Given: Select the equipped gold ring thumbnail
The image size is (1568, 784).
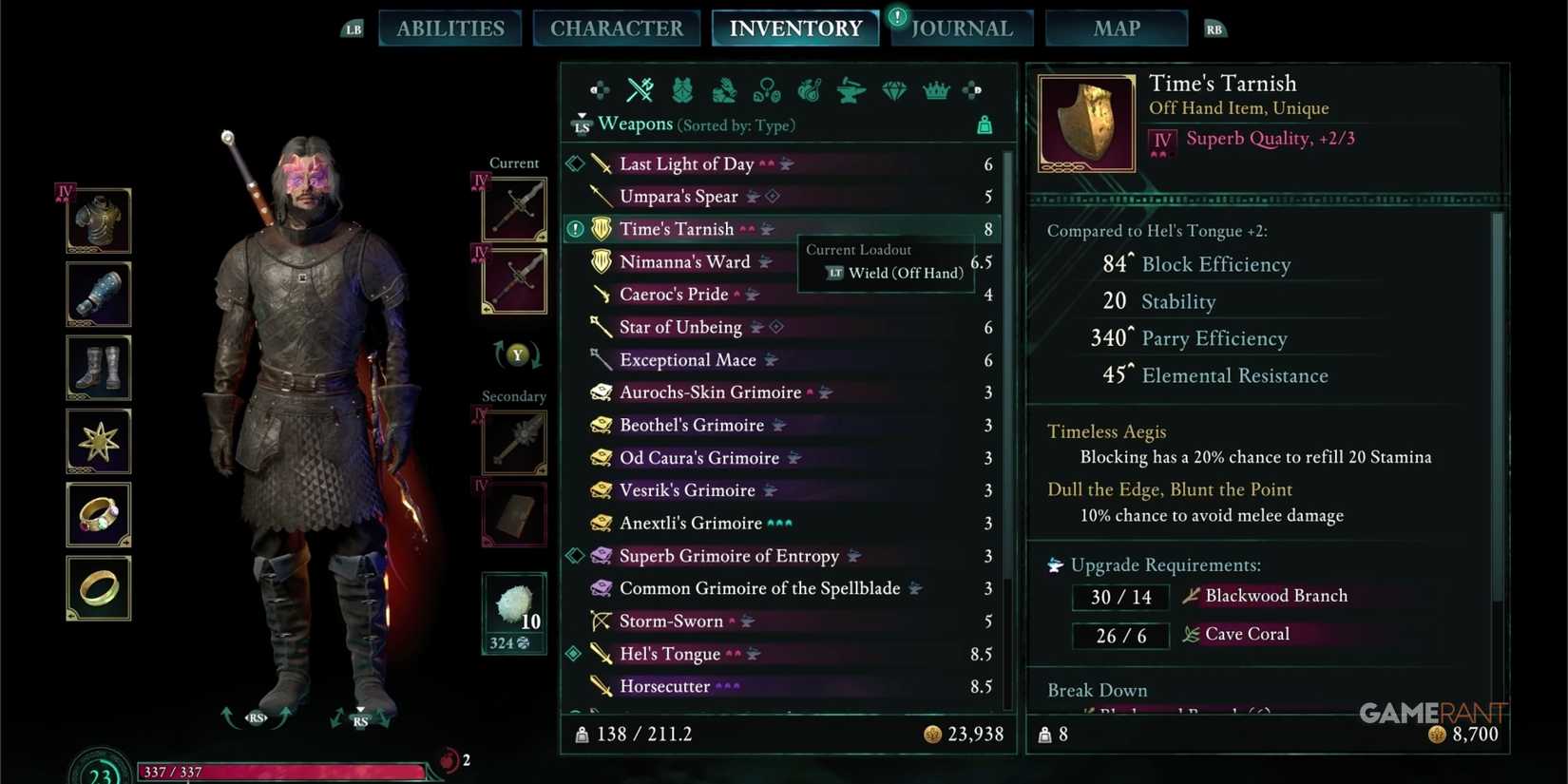Looking at the screenshot, I should click(x=98, y=588).
